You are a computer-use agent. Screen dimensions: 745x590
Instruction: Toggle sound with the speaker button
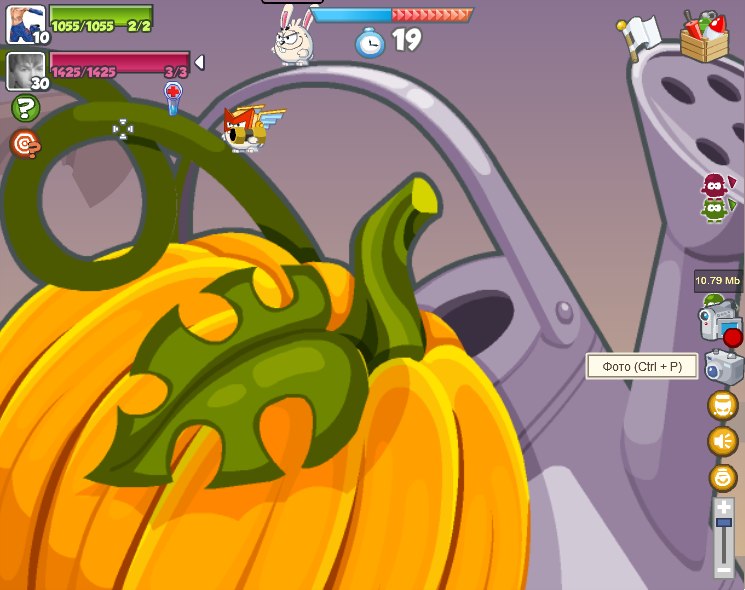tap(723, 441)
